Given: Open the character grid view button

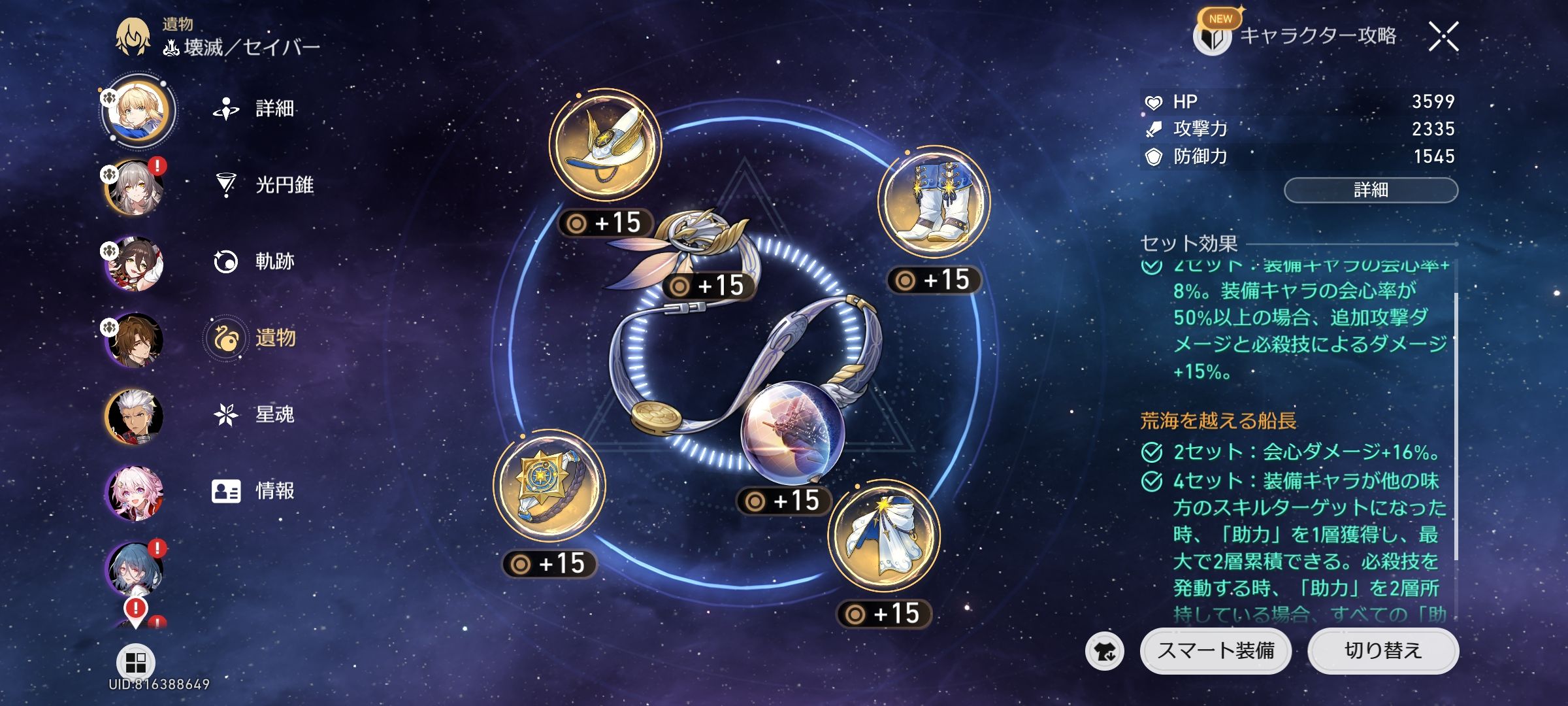Looking at the screenshot, I should (x=135, y=662).
